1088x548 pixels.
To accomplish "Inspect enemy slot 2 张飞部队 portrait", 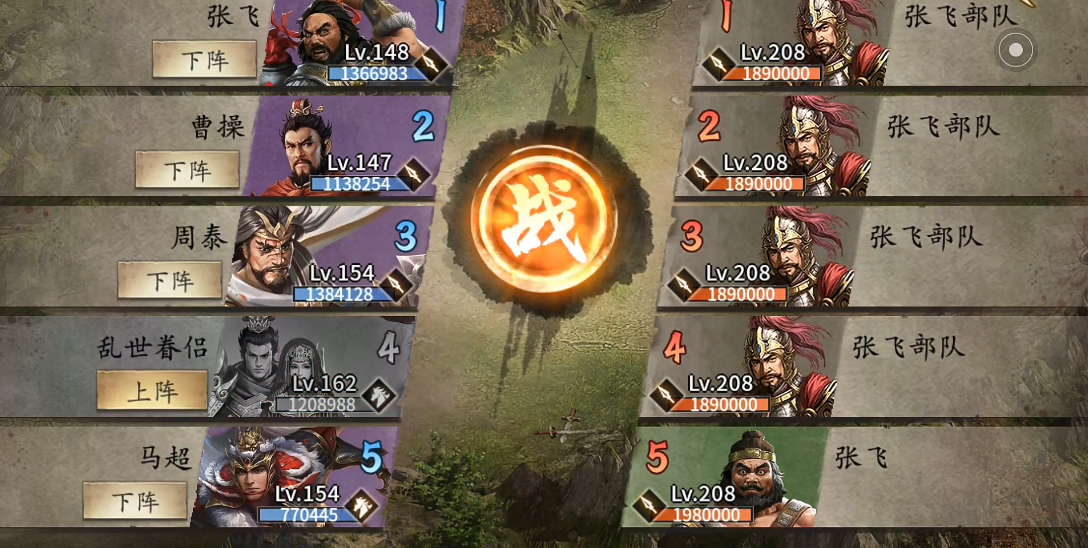I will [x=790, y=147].
